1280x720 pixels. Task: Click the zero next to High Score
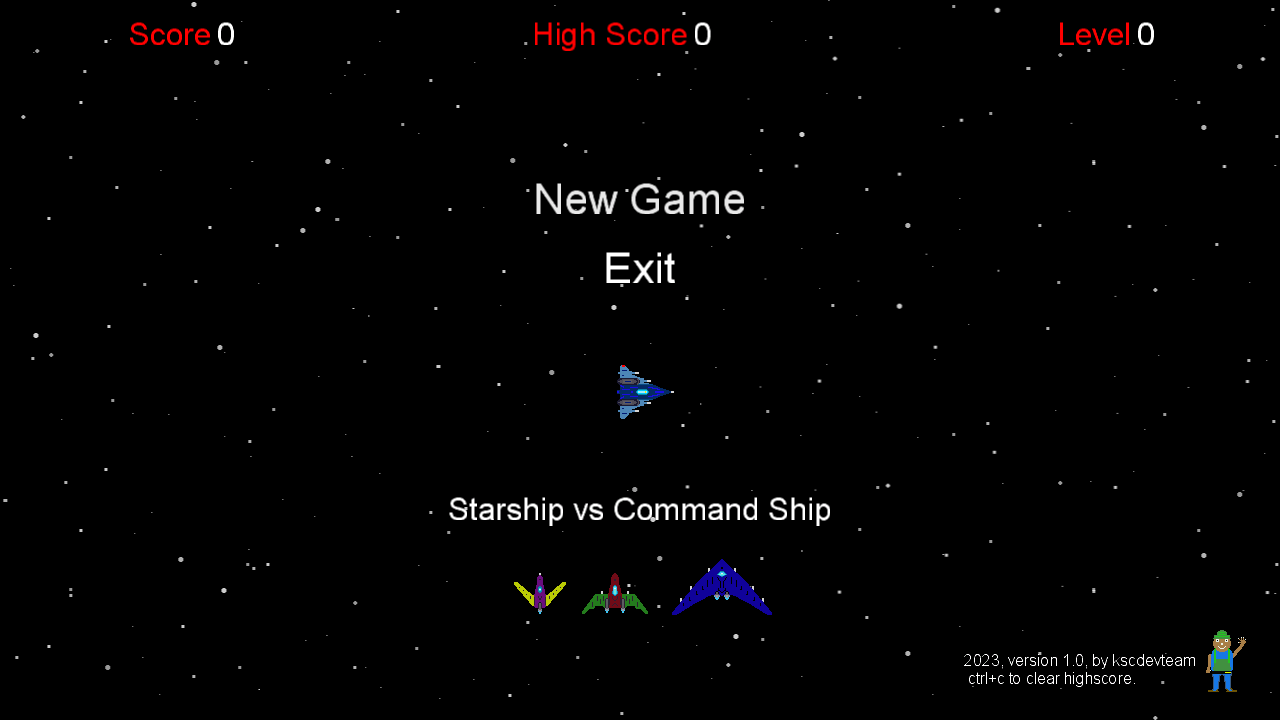coord(703,34)
